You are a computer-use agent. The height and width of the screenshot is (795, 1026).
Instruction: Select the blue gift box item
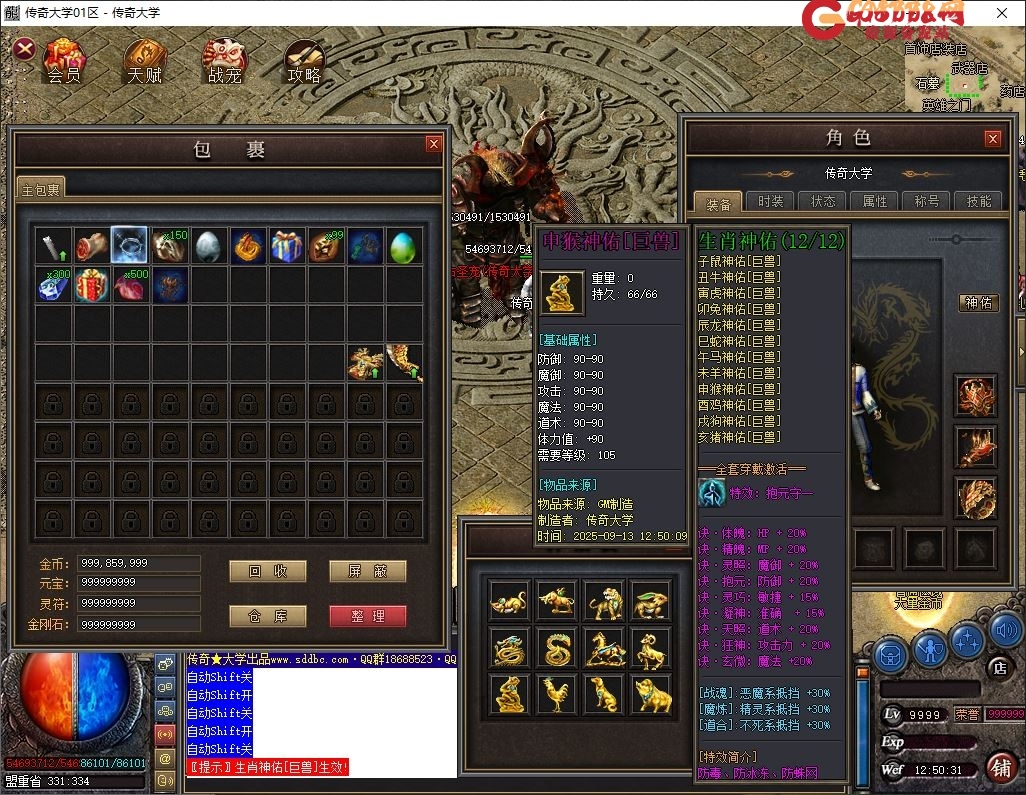(287, 245)
